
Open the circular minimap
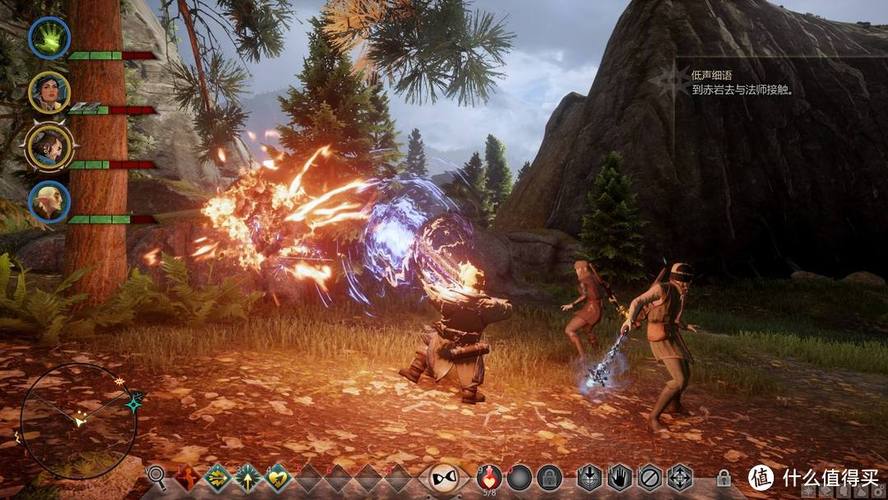click(77, 420)
